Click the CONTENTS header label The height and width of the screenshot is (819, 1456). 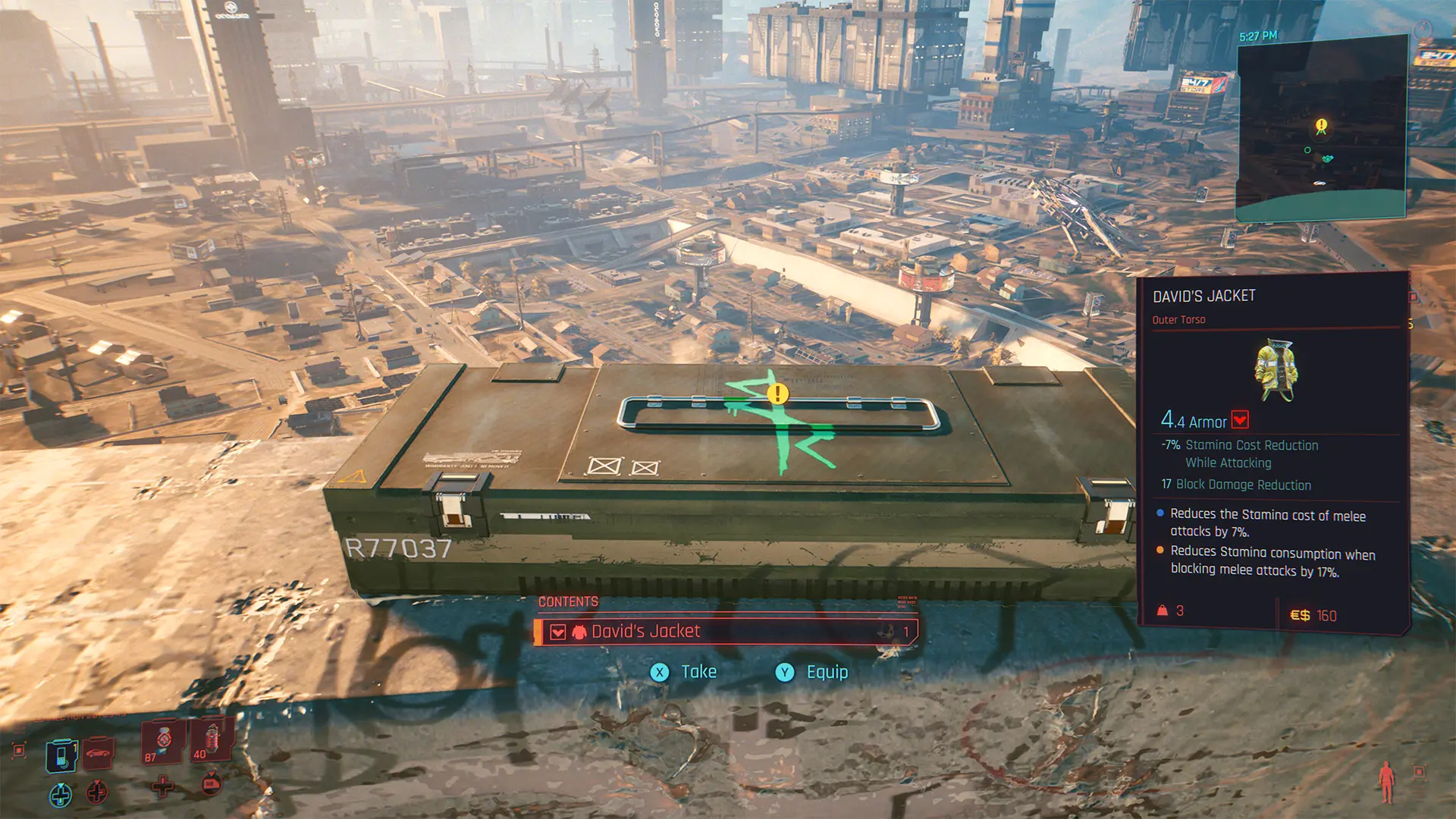coord(567,602)
